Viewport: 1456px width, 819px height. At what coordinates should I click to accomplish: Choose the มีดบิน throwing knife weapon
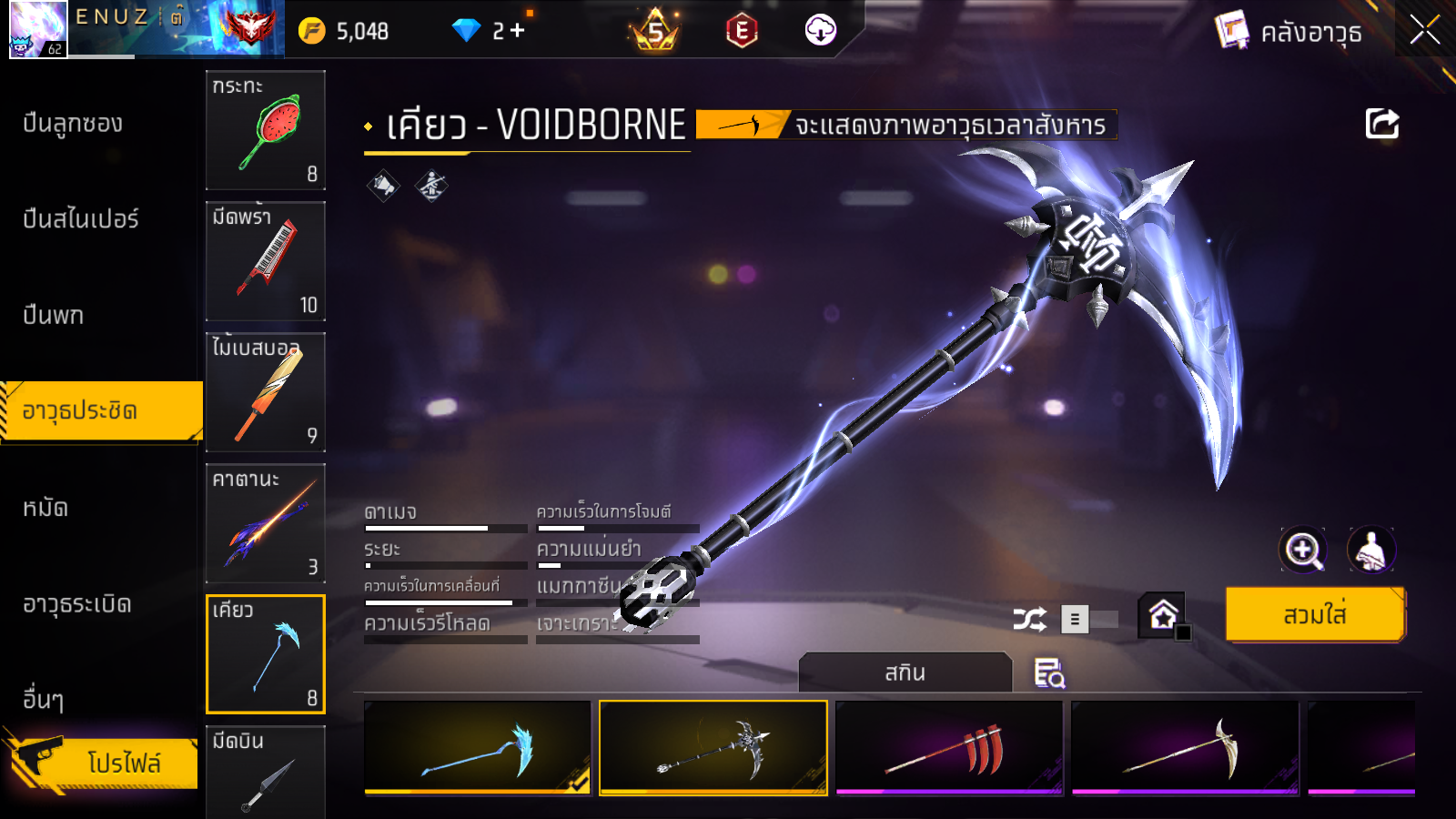[266, 773]
